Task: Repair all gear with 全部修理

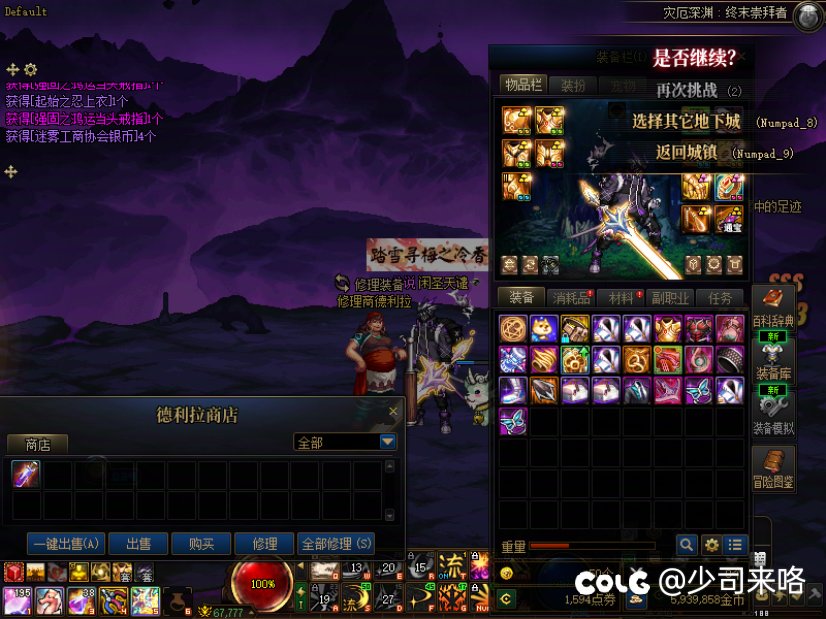Action: (337, 544)
